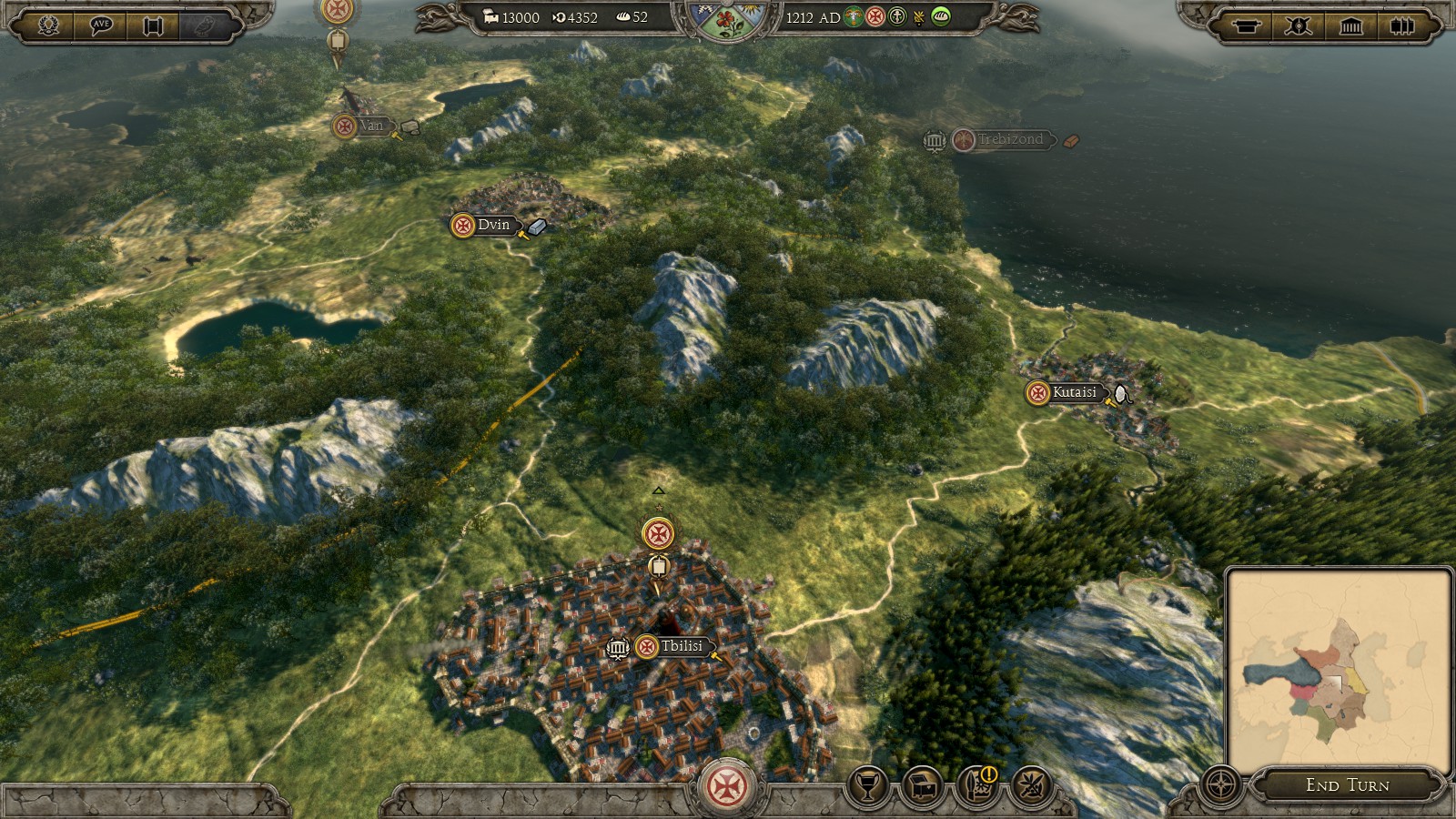Click the compass button beside End Turn
Screen dimensions: 1456x819
tap(1221, 784)
